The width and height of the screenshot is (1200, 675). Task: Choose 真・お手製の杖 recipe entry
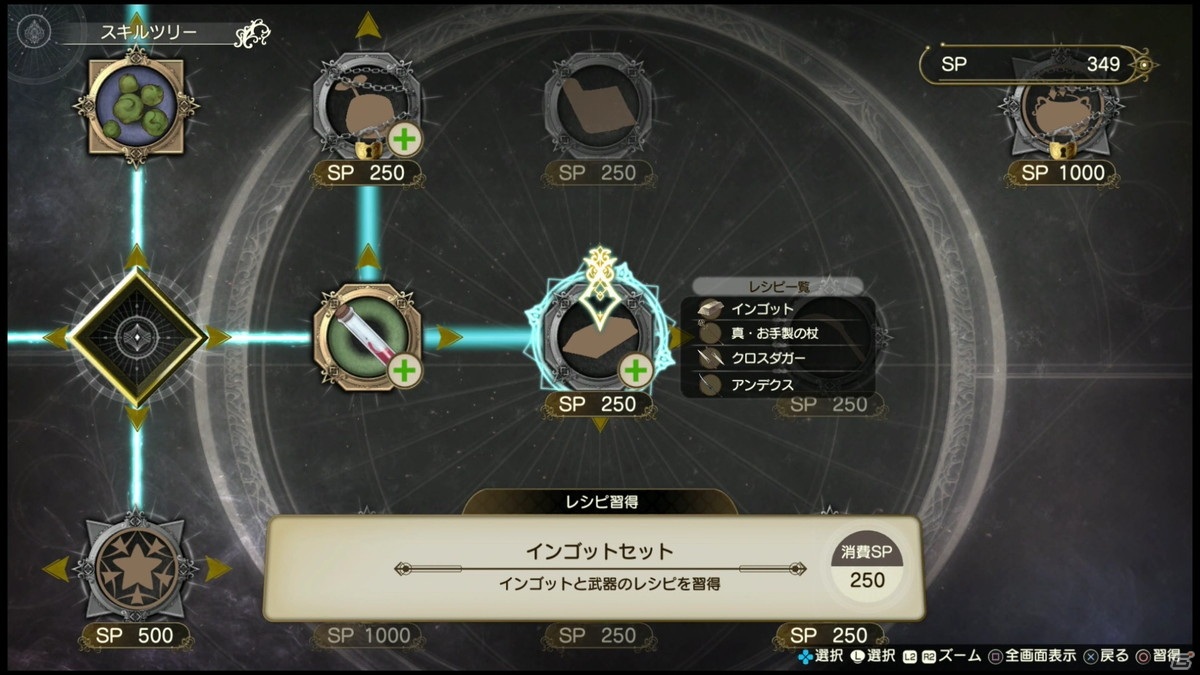775,333
